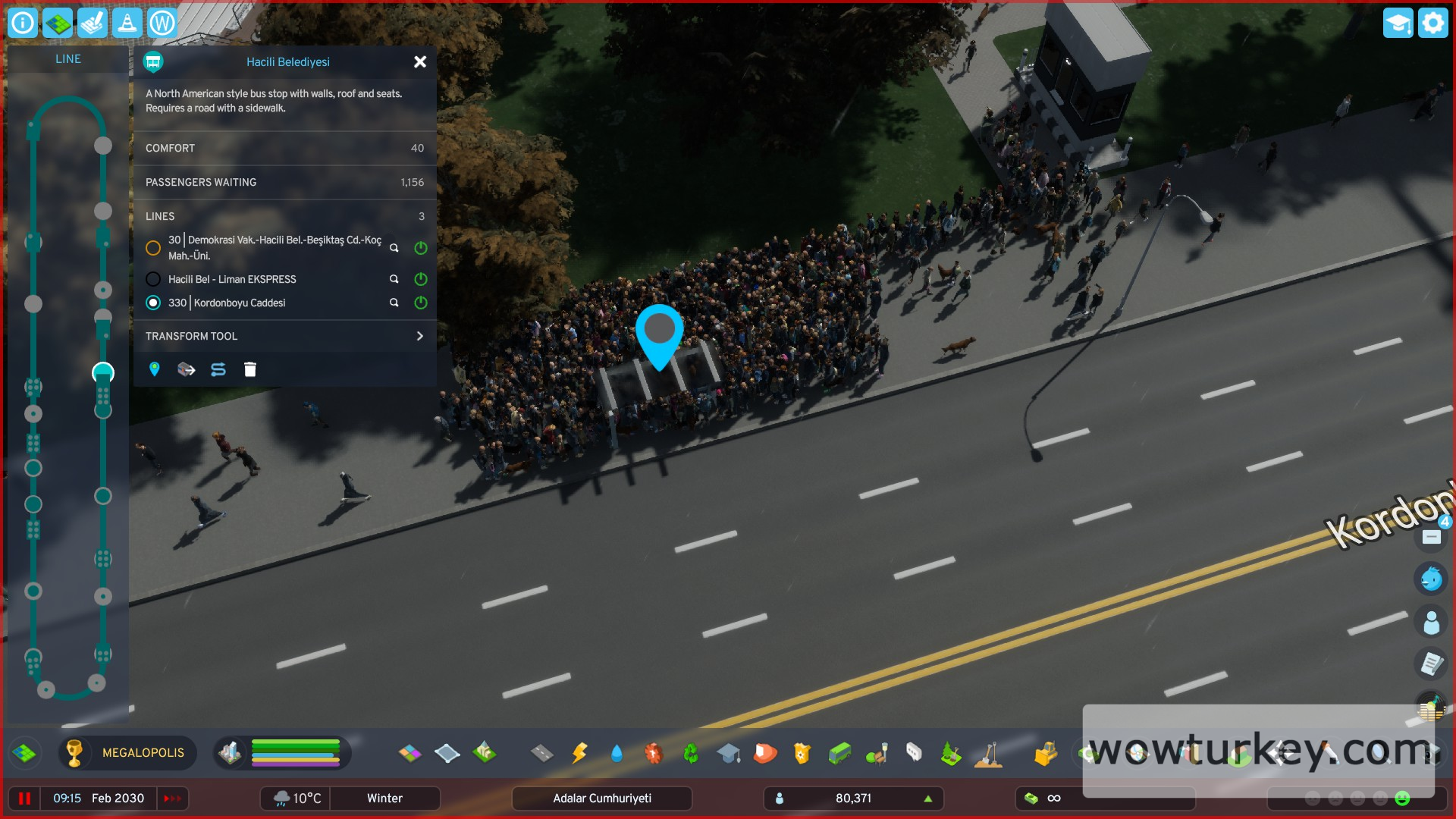Toggle power for line 330 Kordonboyu Caddesi

click(421, 303)
